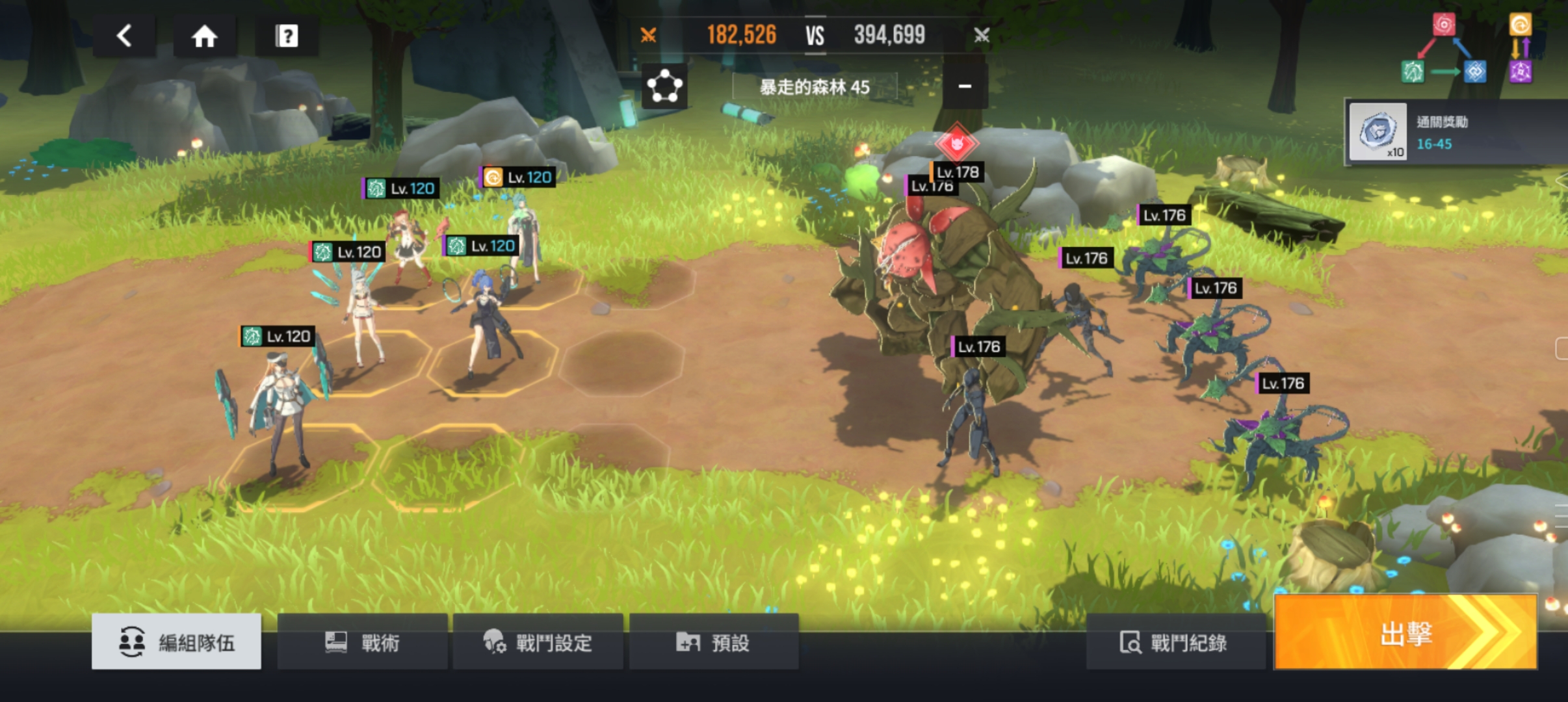This screenshot has height=702, width=1568.
Task: Return to the home screen
Action: click(x=204, y=36)
